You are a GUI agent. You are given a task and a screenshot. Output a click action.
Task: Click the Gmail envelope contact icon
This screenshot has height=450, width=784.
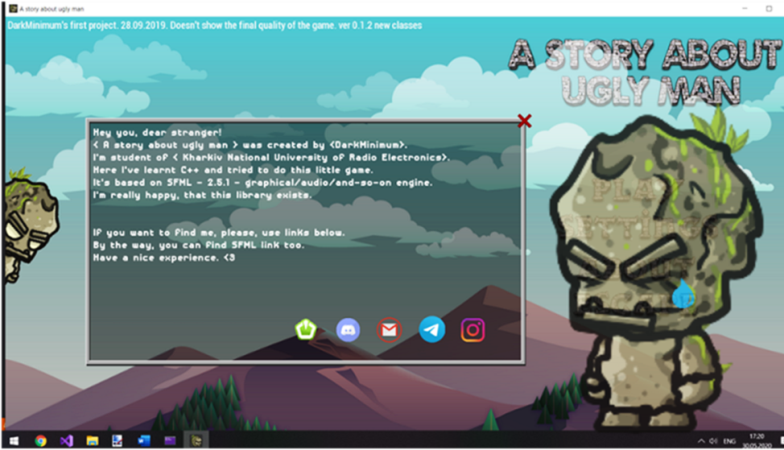(x=389, y=329)
